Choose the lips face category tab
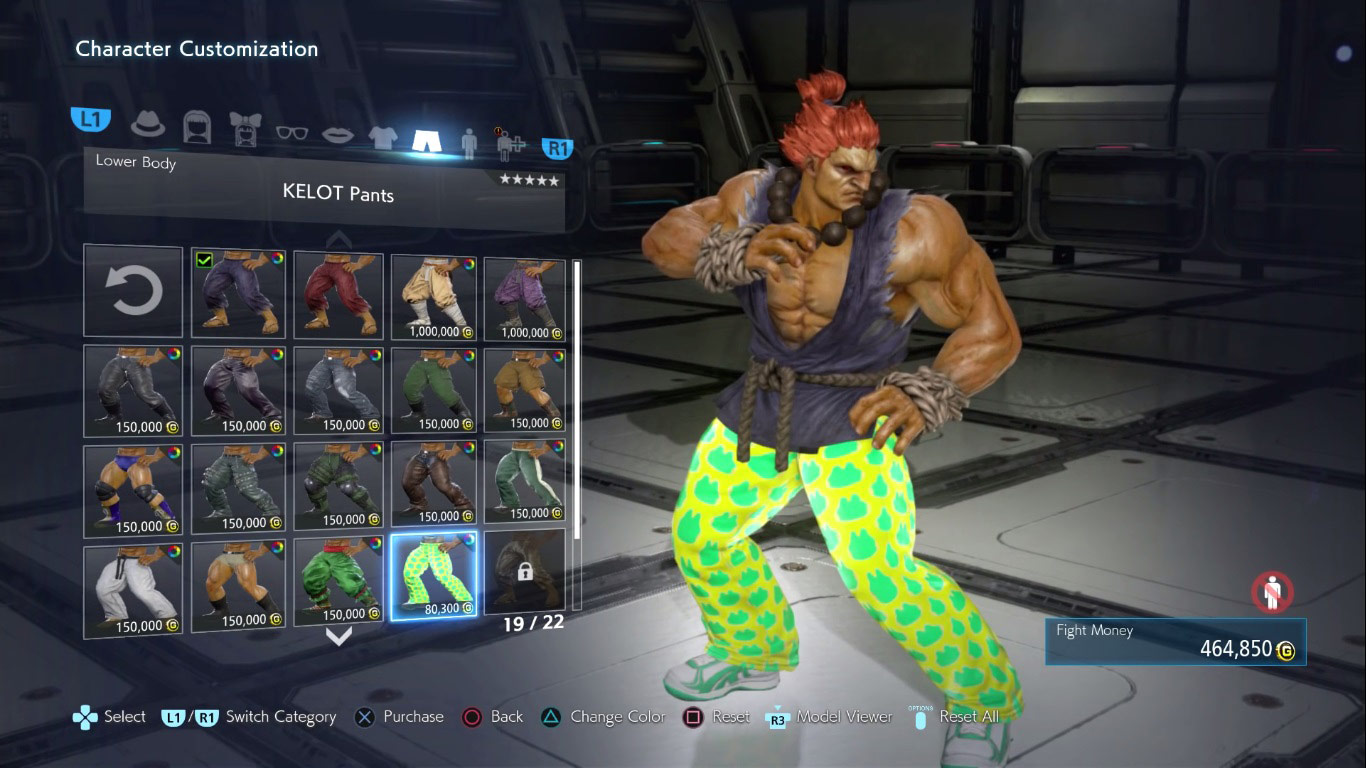This screenshot has height=768, width=1366. pos(337,134)
